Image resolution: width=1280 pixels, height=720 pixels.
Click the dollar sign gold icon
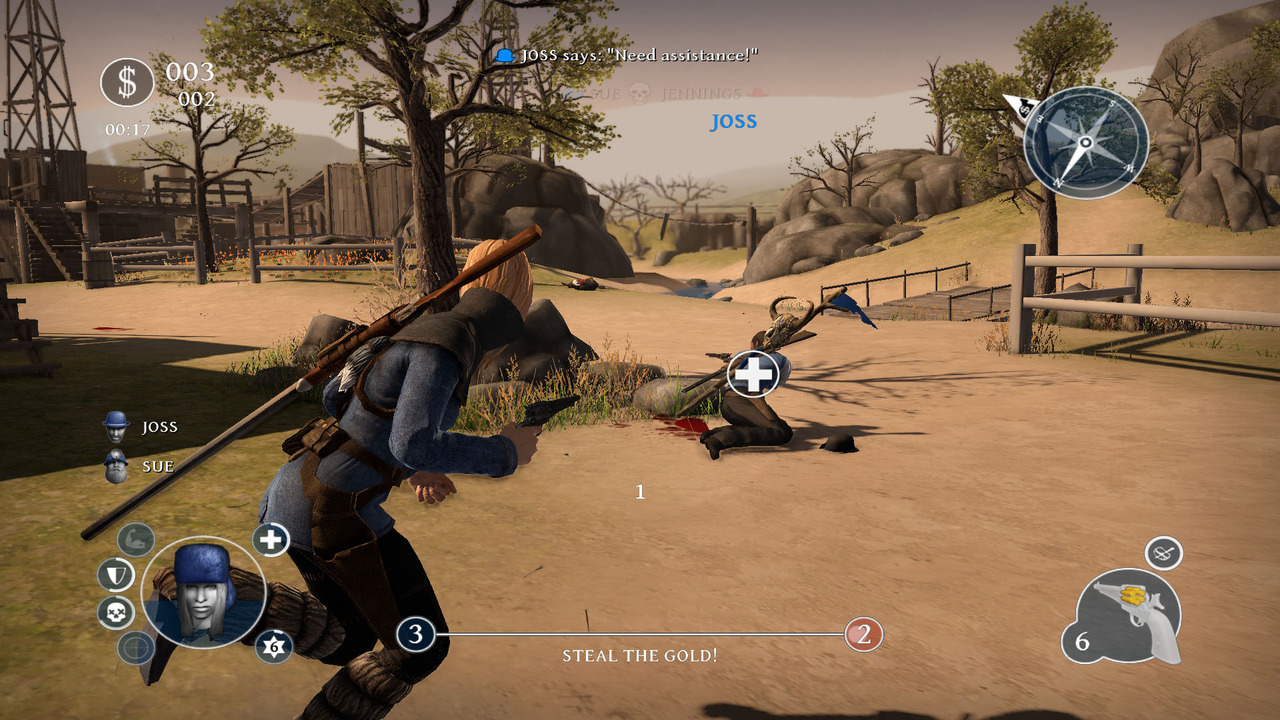(x=127, y=82)
